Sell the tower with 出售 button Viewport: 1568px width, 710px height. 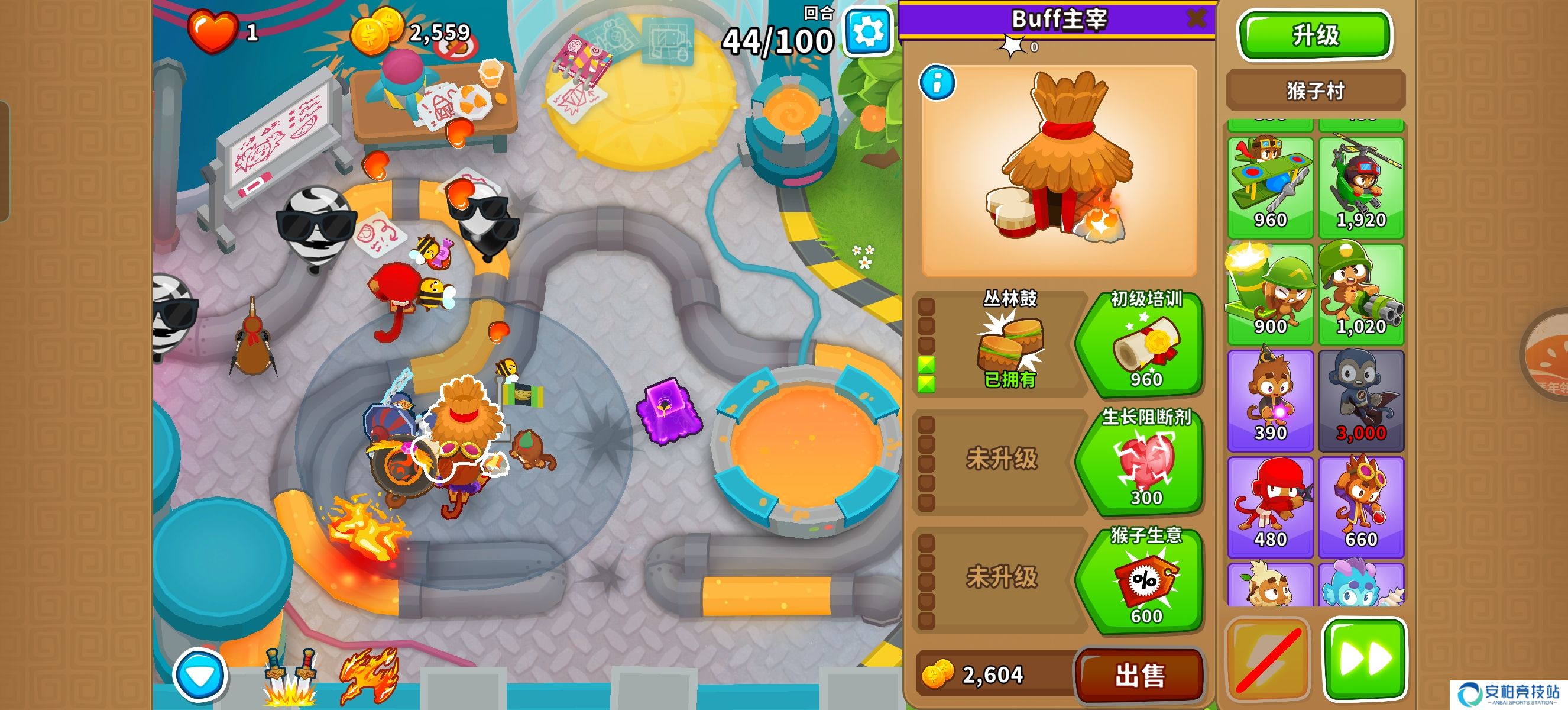click(x=1139, y=675)
